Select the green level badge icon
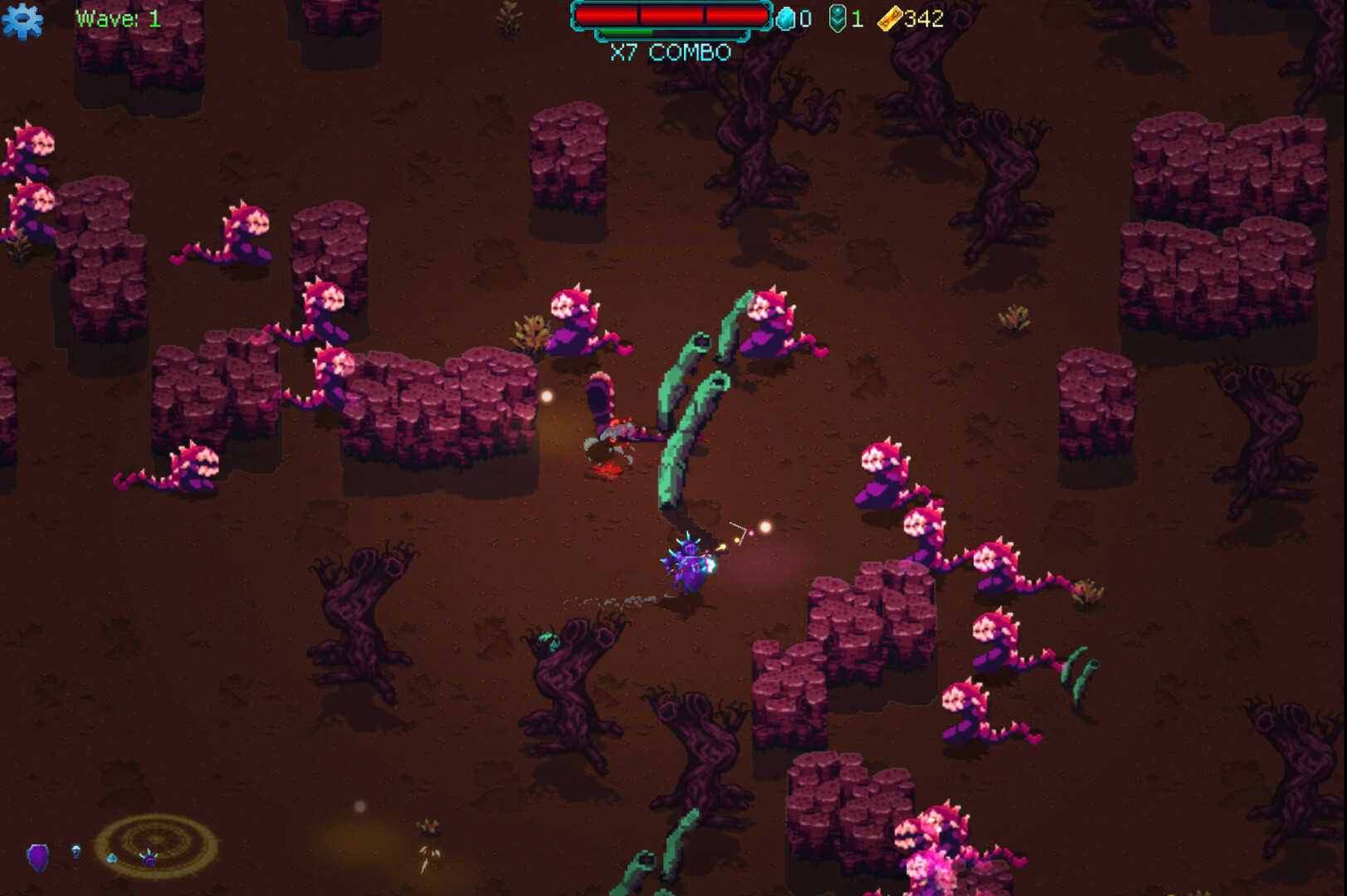Viewport: 1347px width, 896px height. pyautogui.click(x=837, y=18)
